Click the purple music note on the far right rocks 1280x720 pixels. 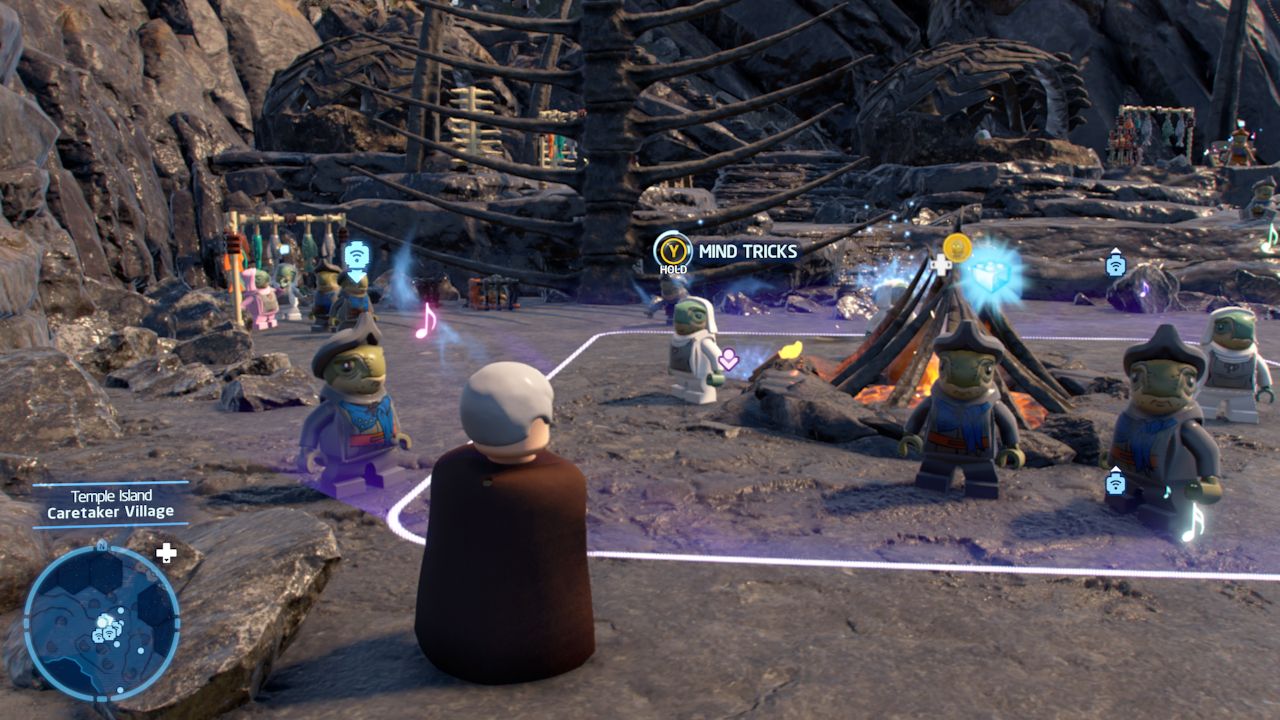click(1145, 288)
